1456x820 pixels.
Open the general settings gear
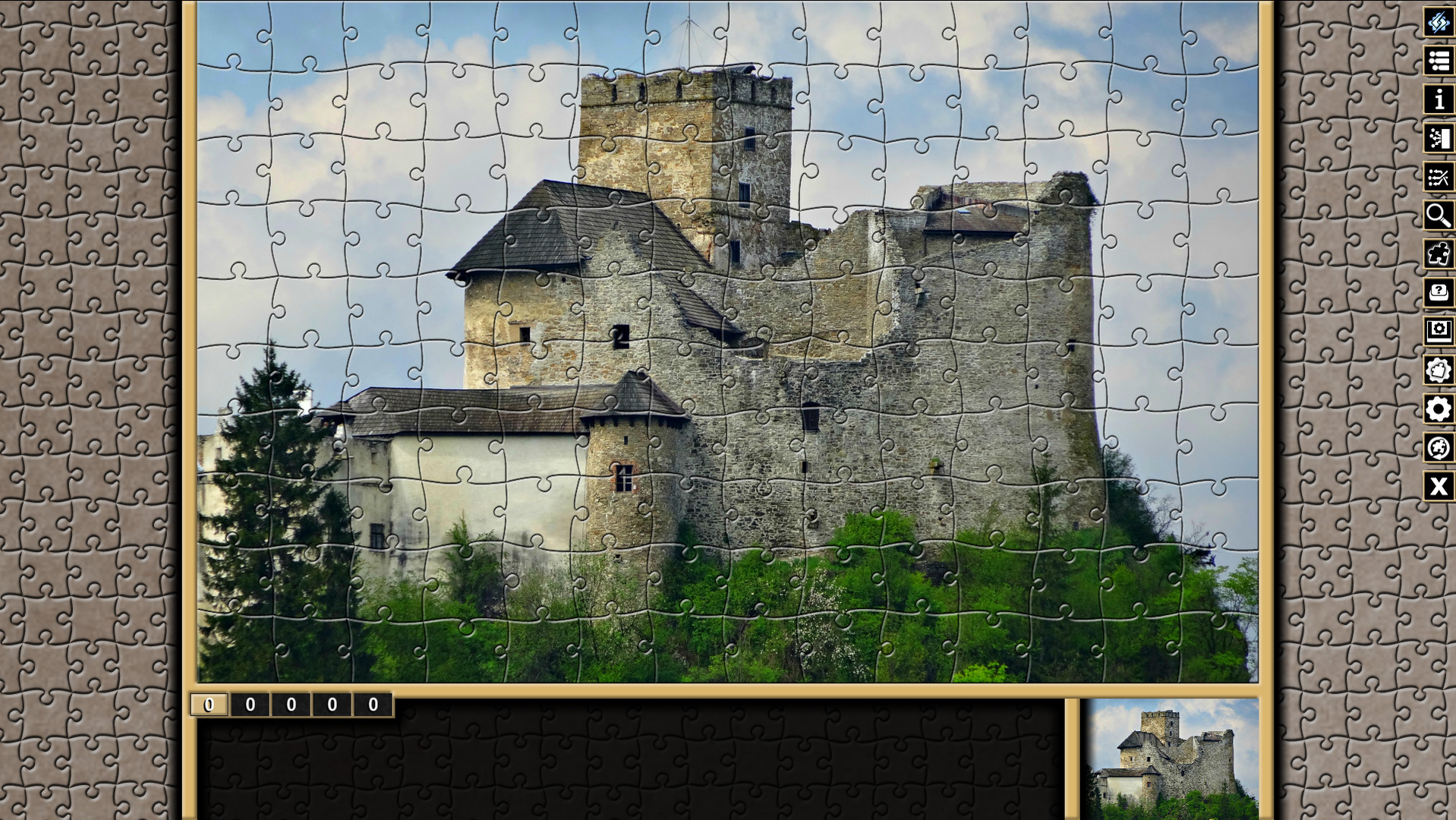click(x=1440, y=409)
